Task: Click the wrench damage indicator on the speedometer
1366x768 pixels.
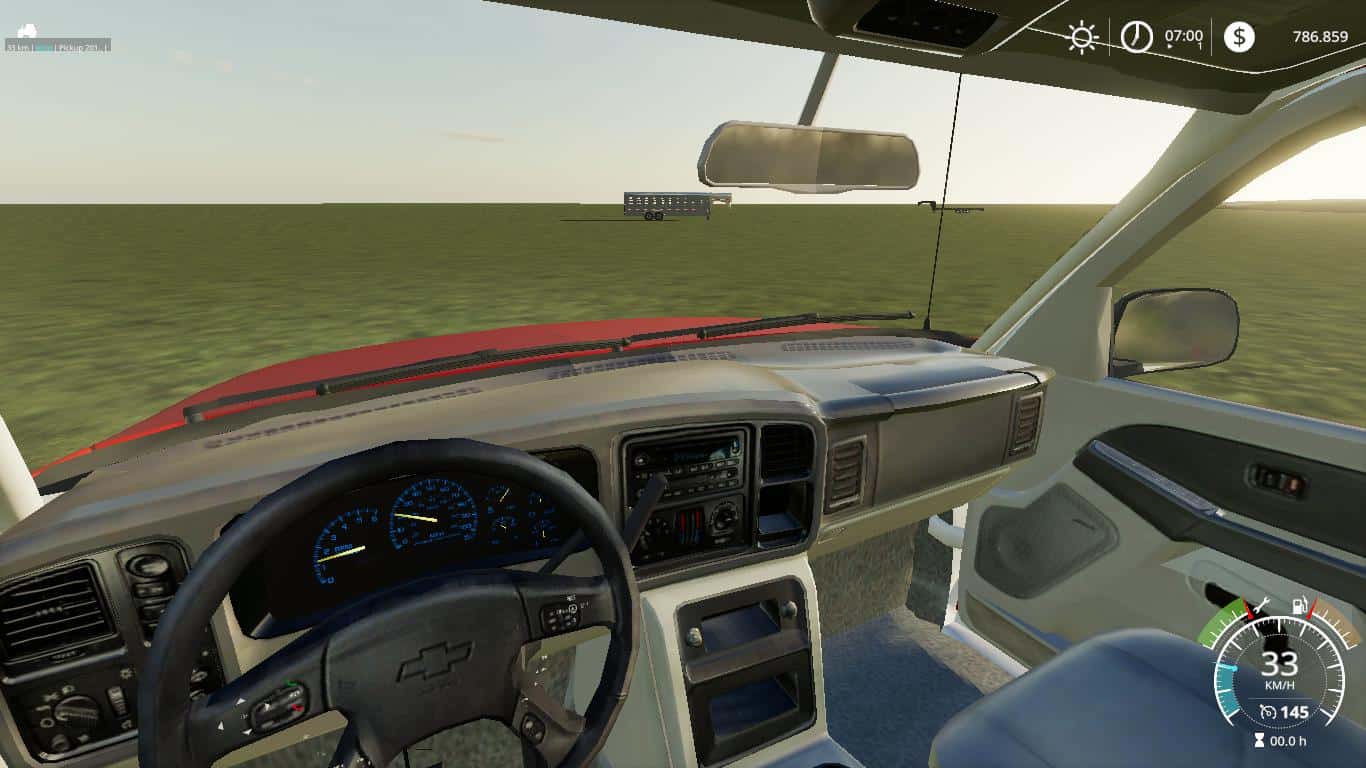Action: click(x=1262, y=605)
